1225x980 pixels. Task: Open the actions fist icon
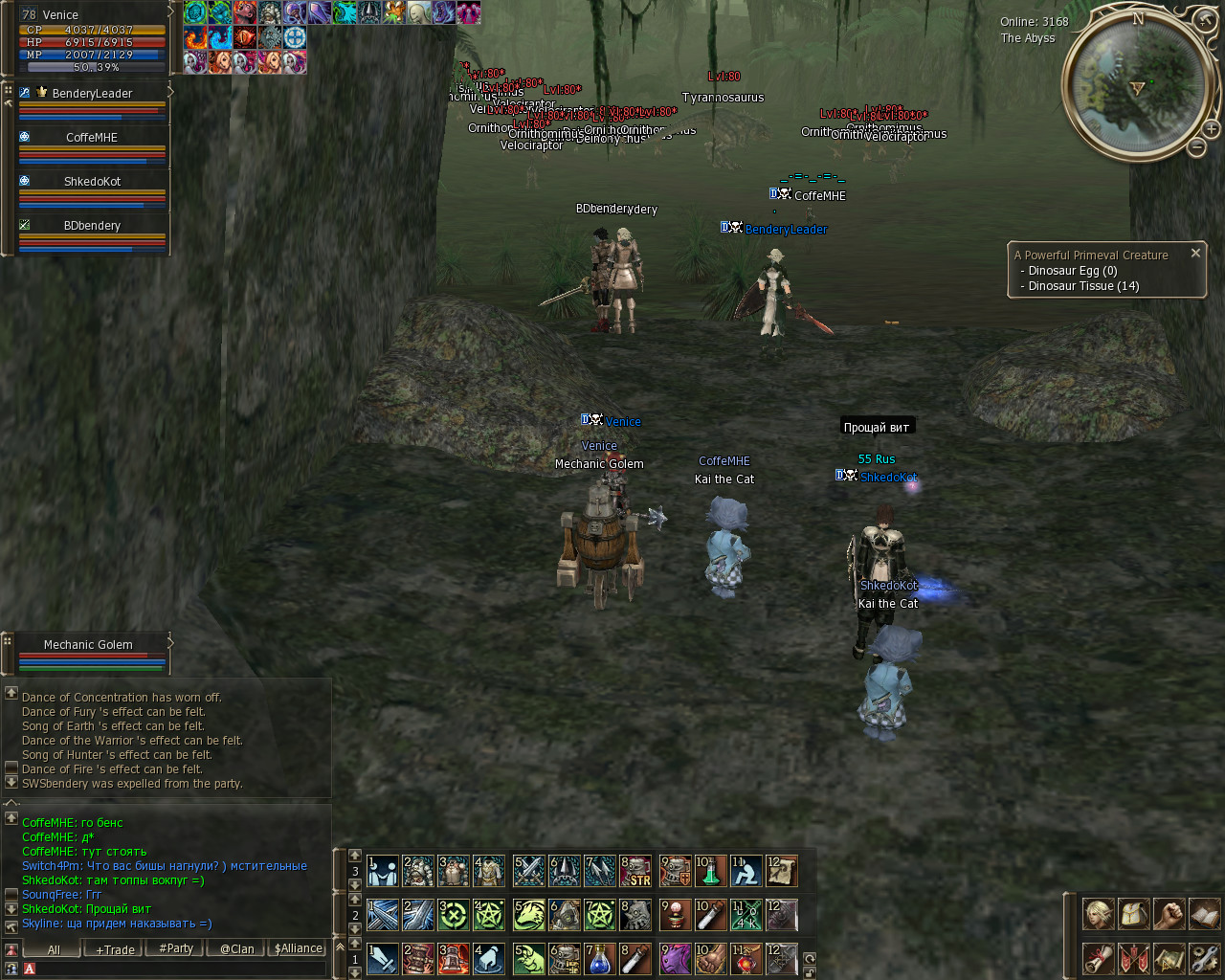(x=1169, y=914)
